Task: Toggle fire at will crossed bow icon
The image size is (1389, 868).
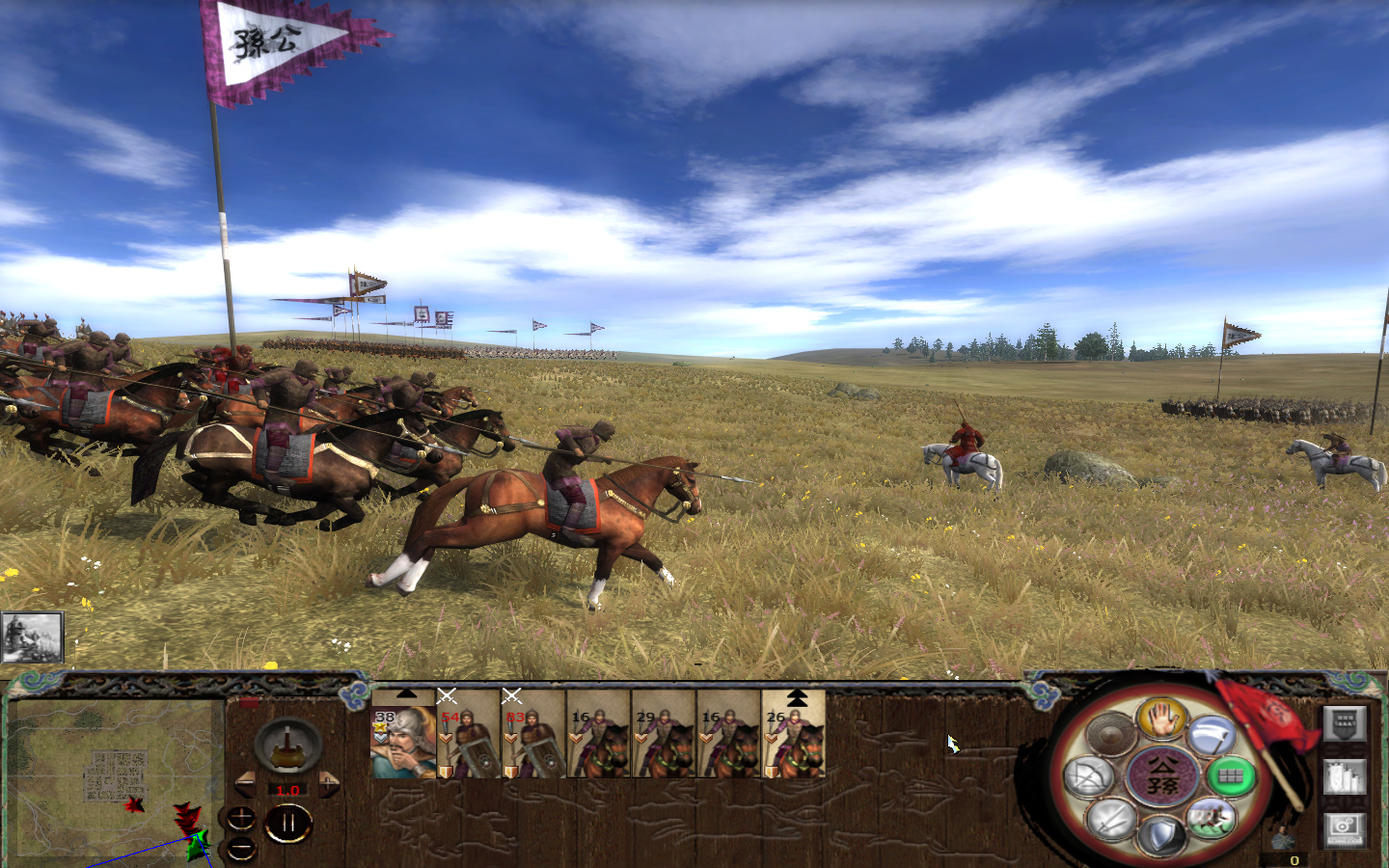Action: click(x=1090, y=777)
